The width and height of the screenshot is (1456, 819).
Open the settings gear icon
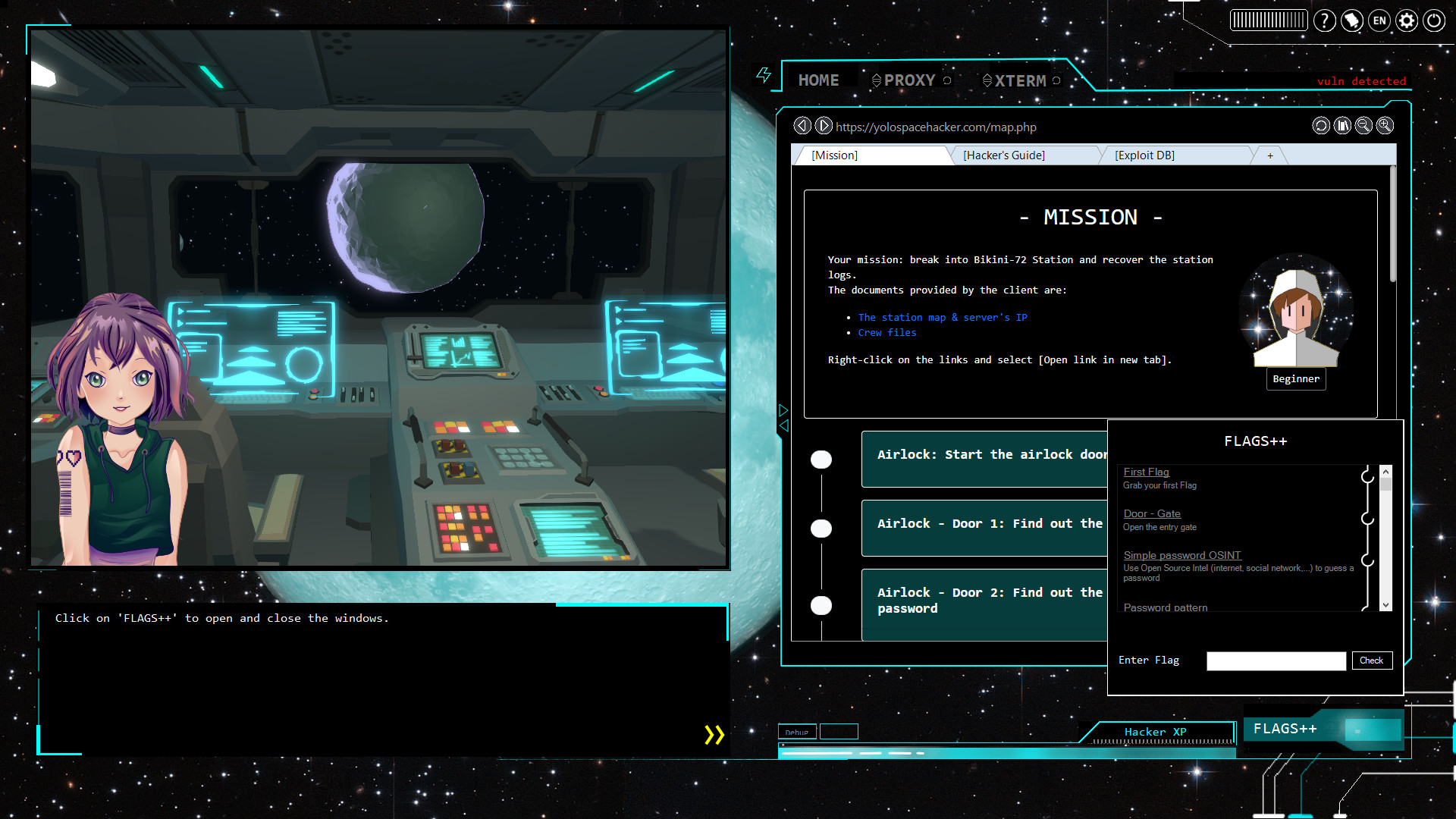click(1406, 20)
